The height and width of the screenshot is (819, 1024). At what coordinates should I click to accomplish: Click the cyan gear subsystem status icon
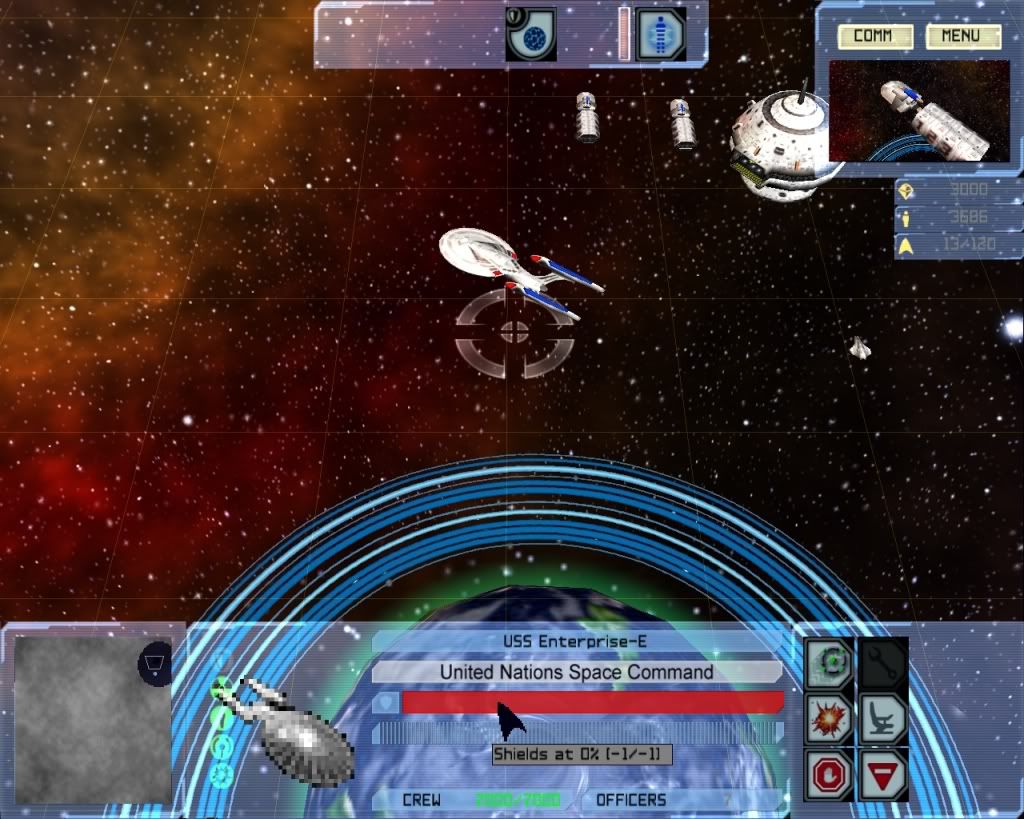pos(222,774)
